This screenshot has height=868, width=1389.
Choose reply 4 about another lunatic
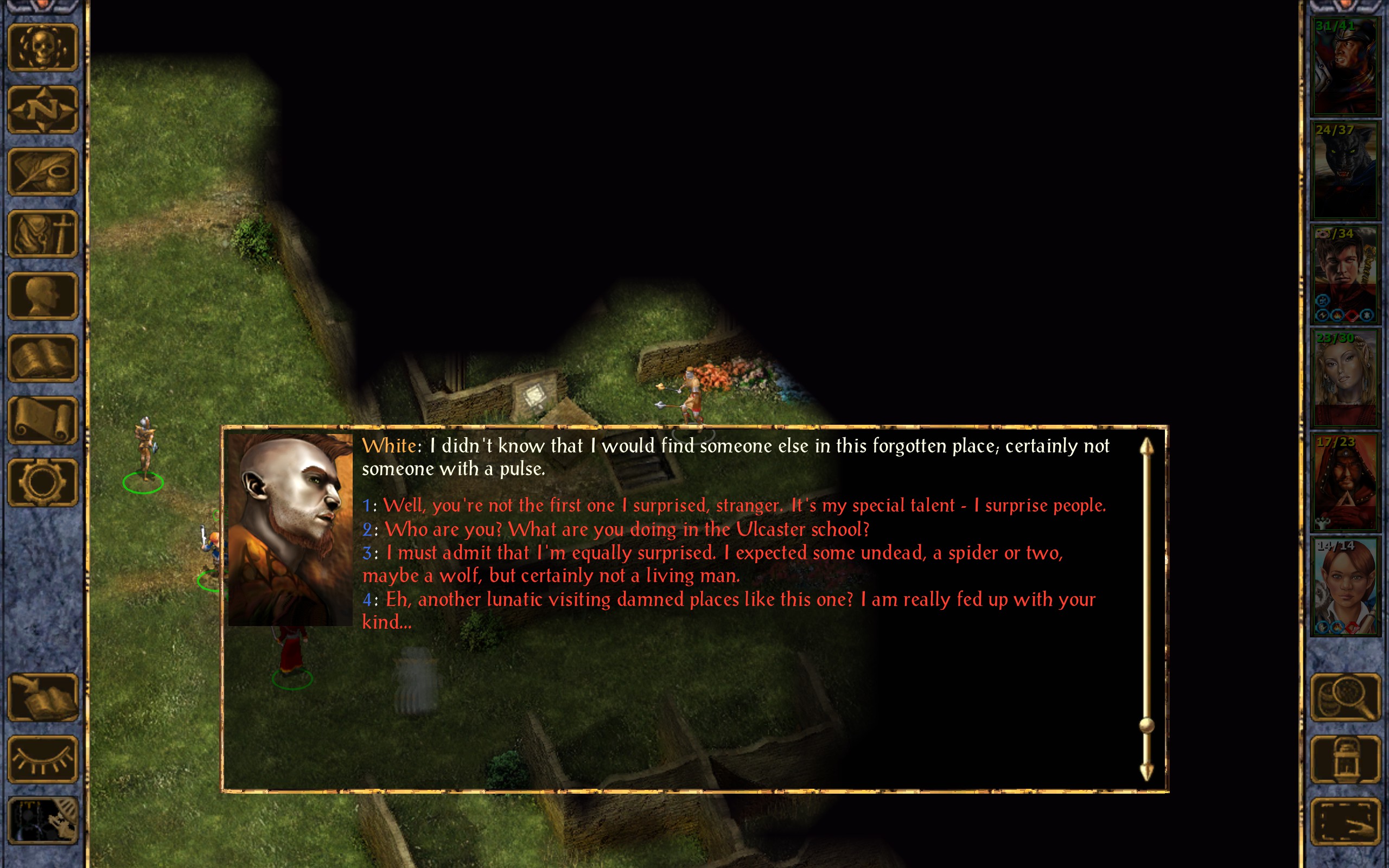[740, 600]
